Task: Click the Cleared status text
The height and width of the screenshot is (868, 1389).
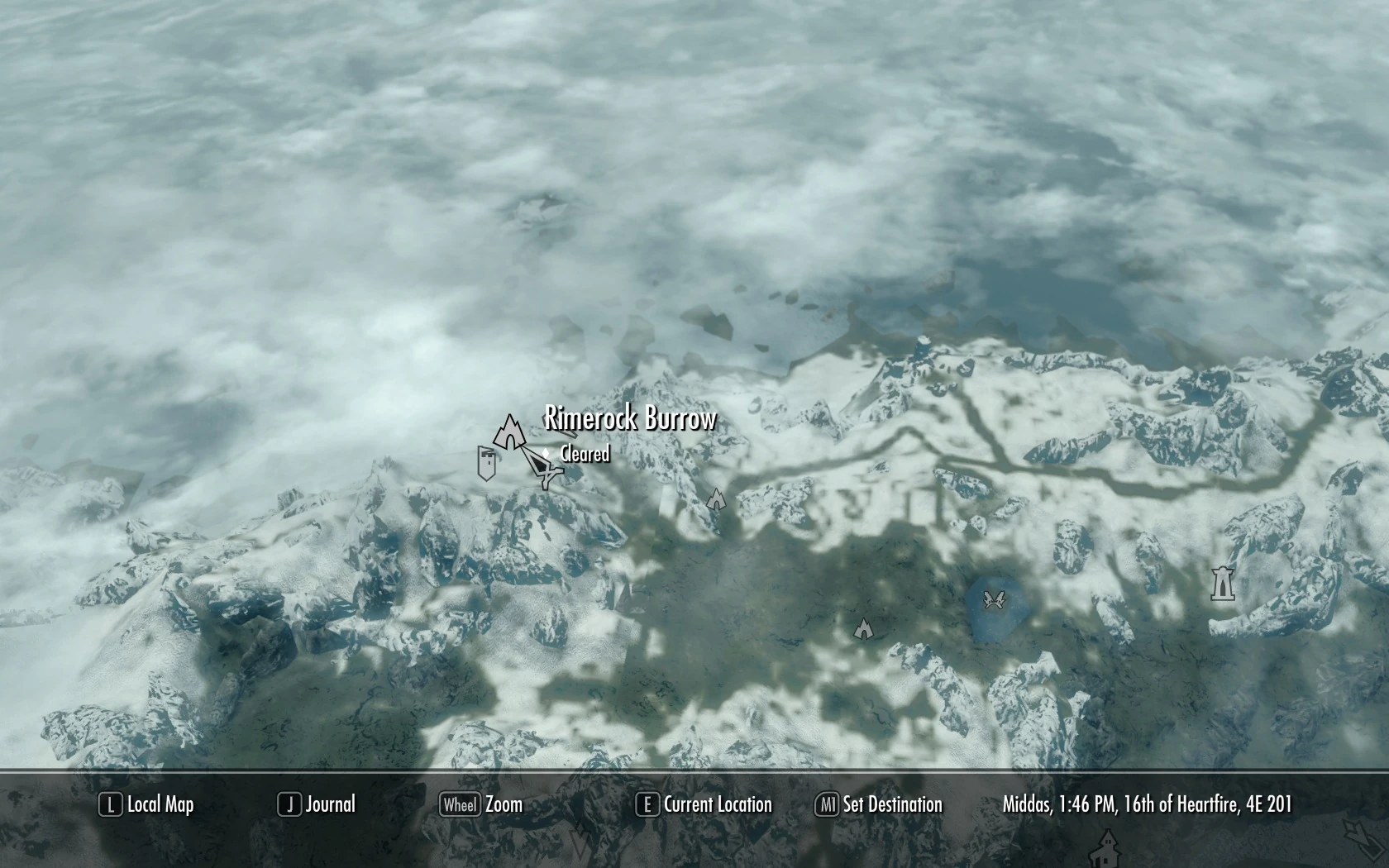Action: tap(582, 455)
